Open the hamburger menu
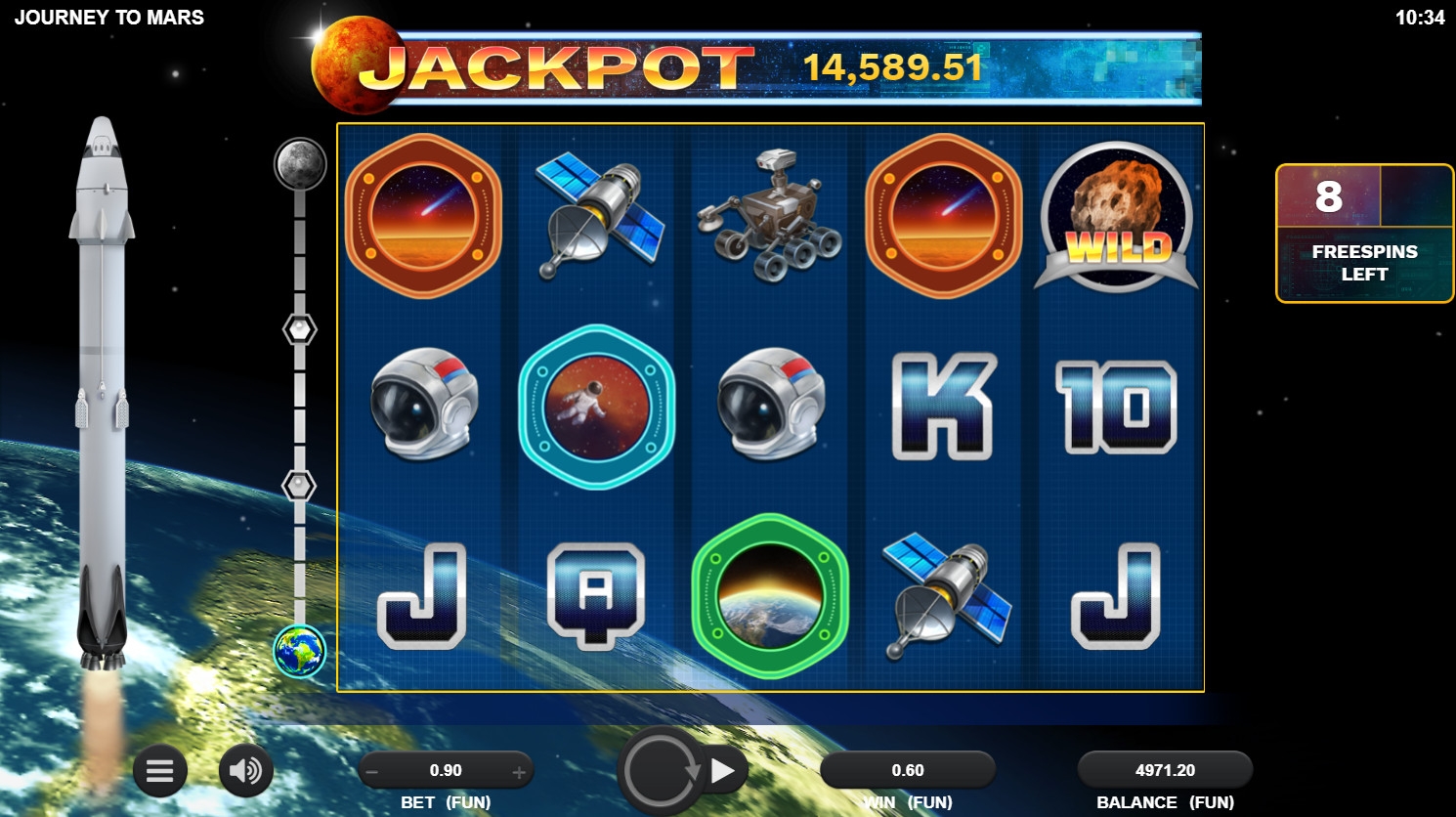 pos(159,771)
